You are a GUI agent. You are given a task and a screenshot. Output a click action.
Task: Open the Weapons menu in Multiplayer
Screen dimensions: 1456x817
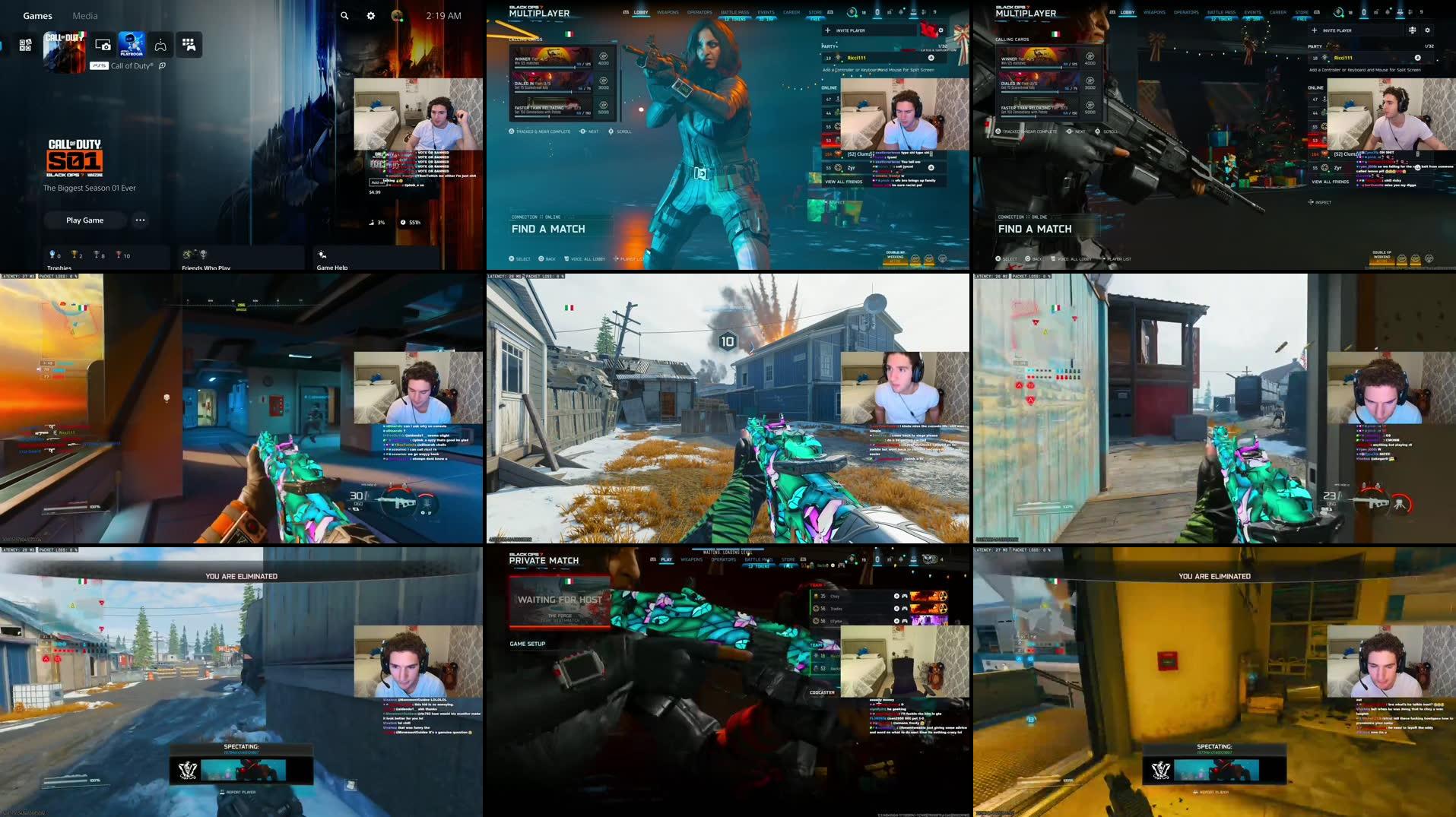(x=668, y=12)
